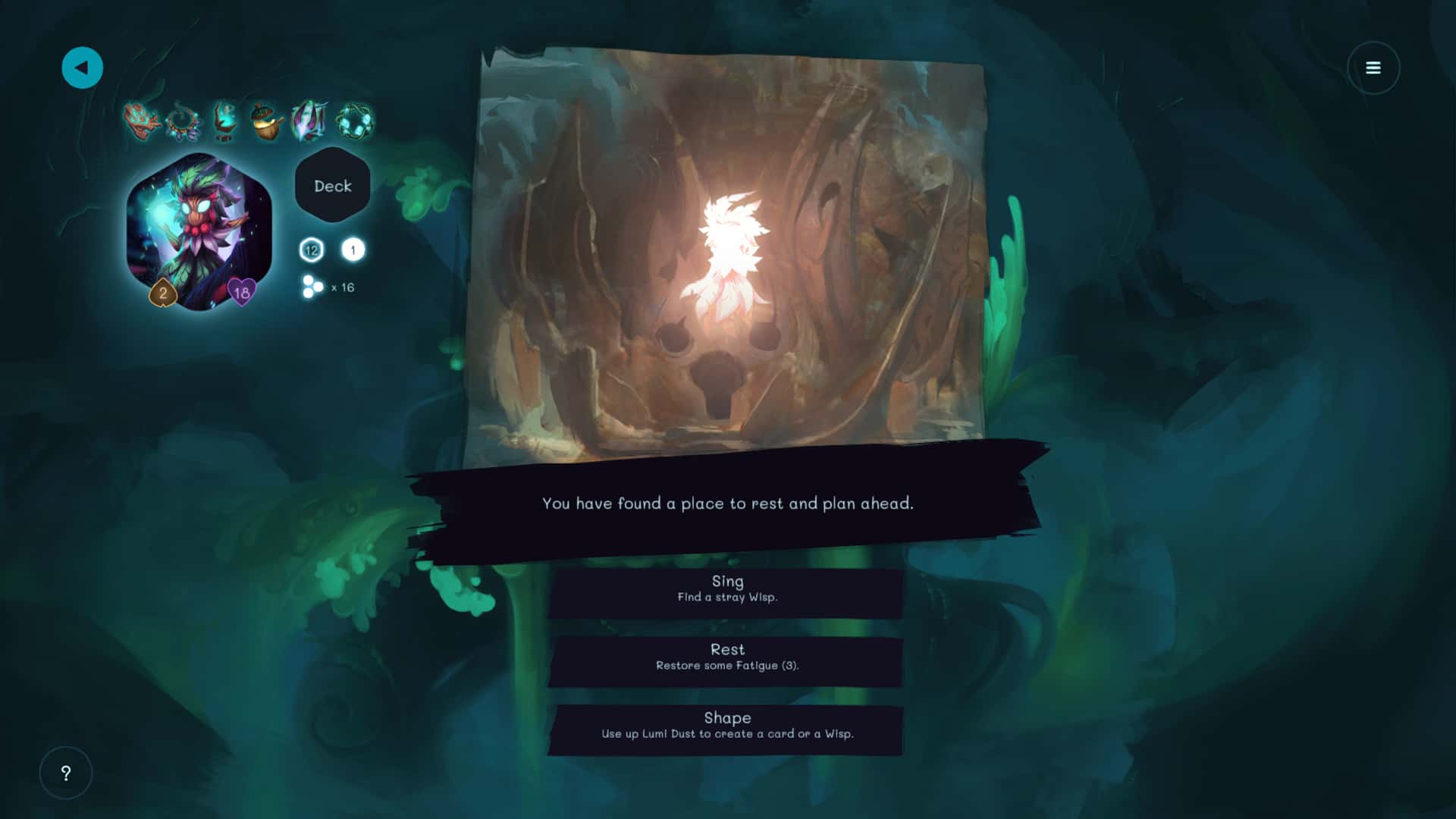
Task: Inspect the glowing twisted branch relic
Action: [x=224, y=121]
